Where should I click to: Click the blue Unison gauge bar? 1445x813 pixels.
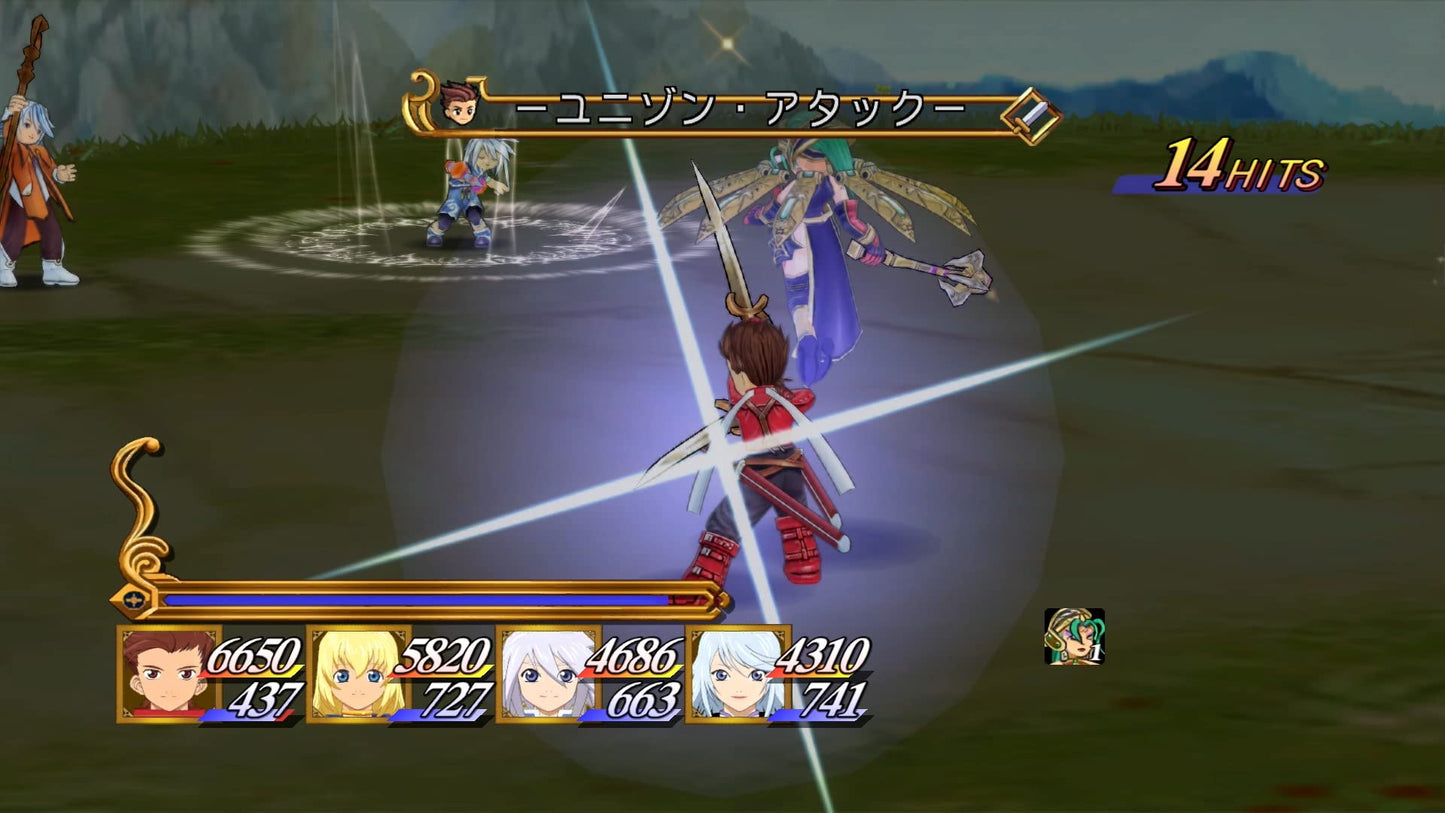(x=420, y=598)
